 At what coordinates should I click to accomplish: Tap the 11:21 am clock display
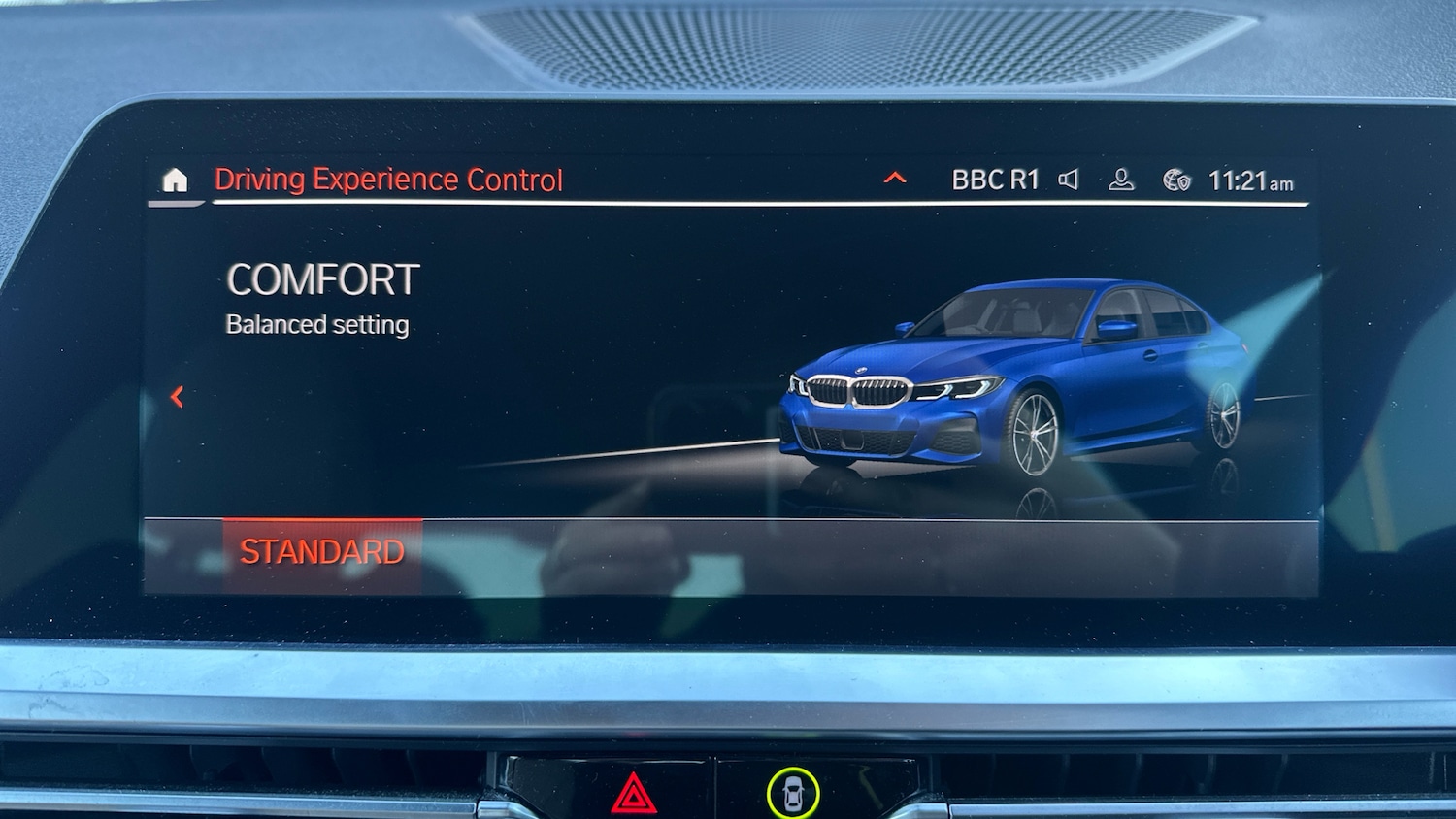1251,179
